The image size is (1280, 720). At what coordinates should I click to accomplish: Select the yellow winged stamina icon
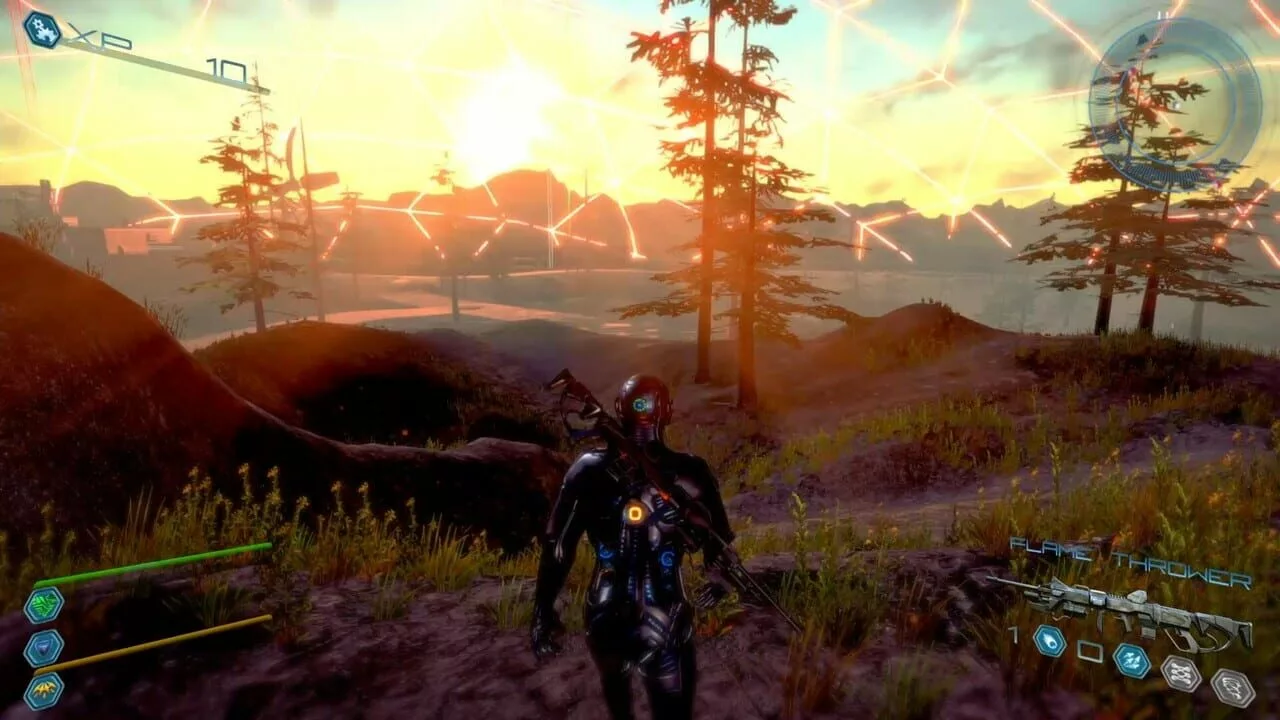(44, 690)
